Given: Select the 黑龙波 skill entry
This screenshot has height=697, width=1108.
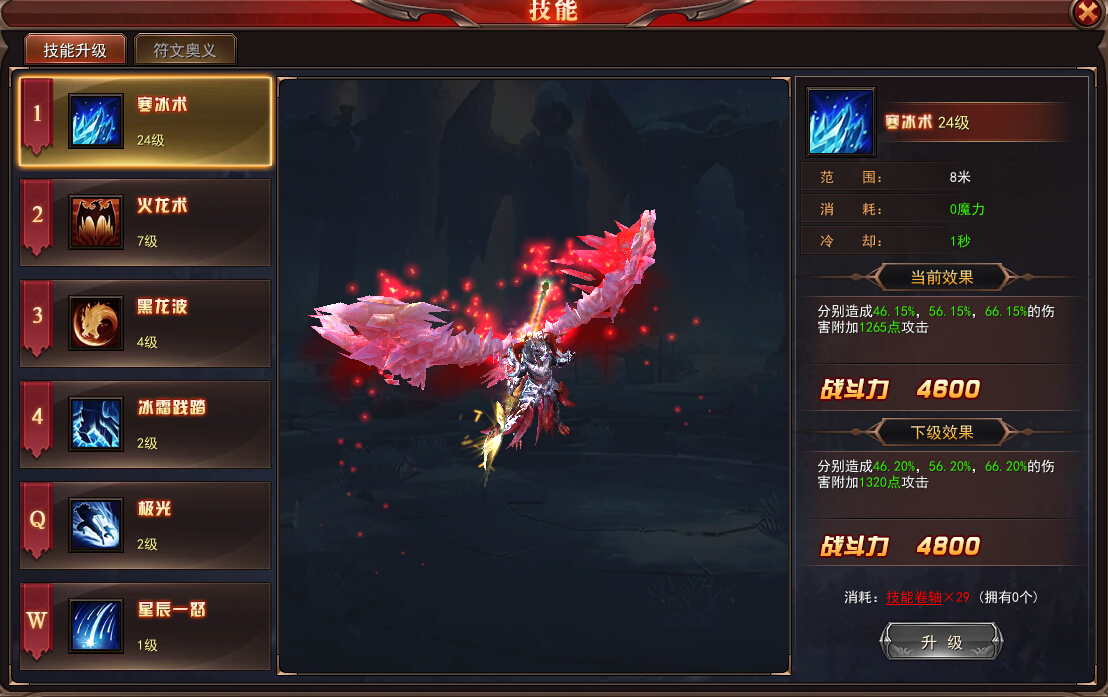Looking at the screenshot, I should pos(146,324).
